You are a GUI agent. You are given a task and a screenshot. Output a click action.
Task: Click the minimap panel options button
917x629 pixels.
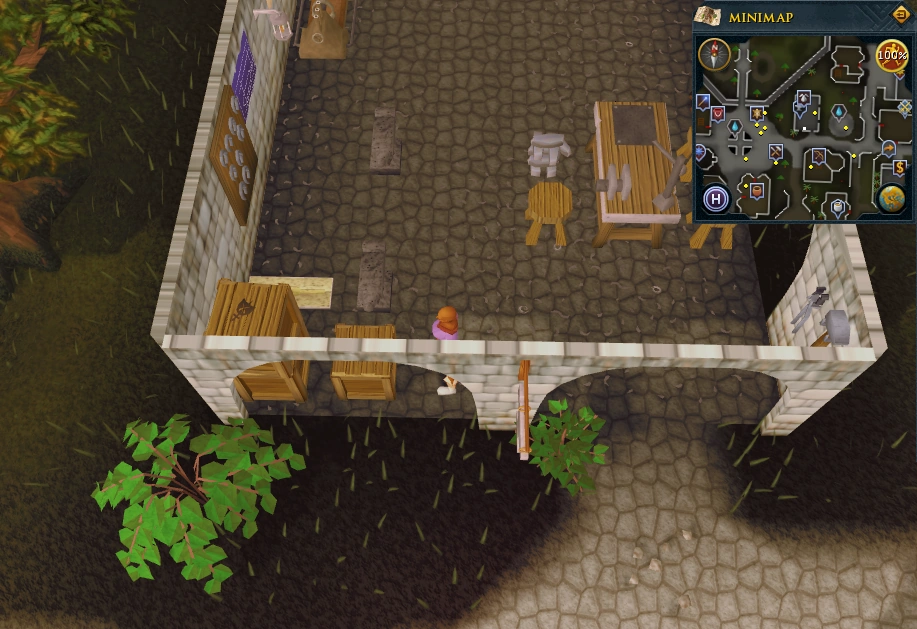click(899, 15)
